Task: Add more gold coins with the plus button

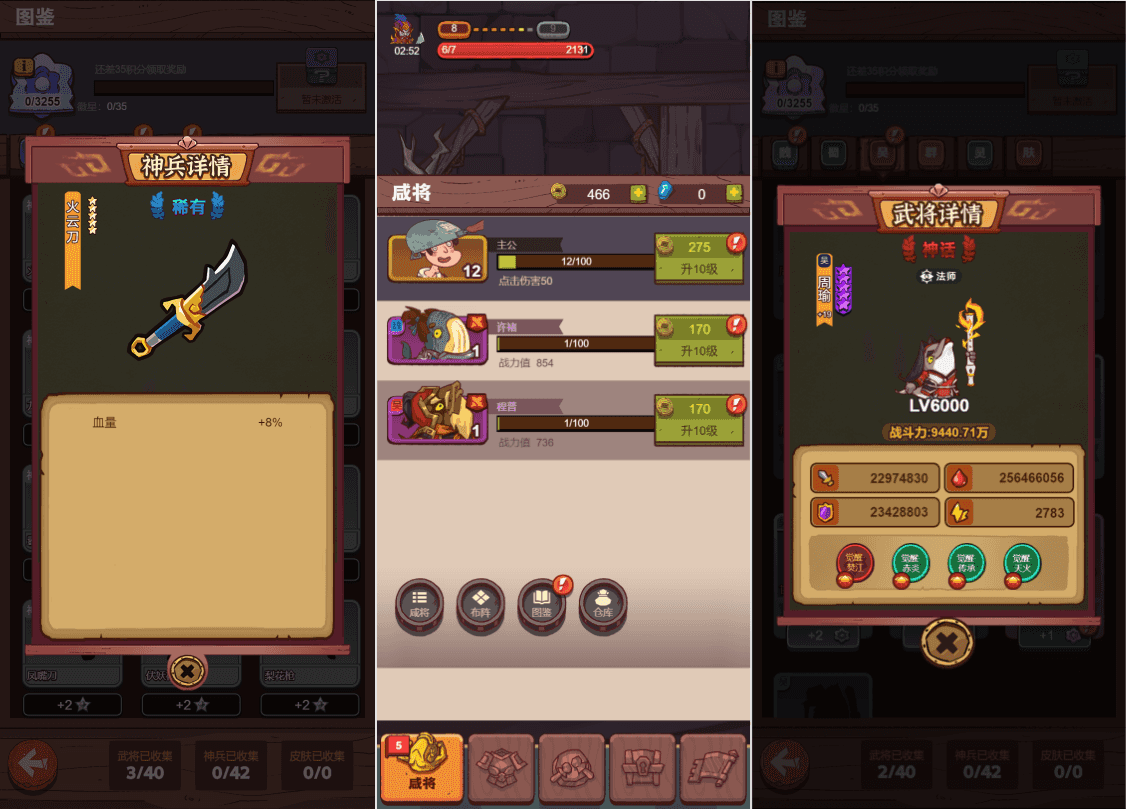Action: tap(638, 194)
